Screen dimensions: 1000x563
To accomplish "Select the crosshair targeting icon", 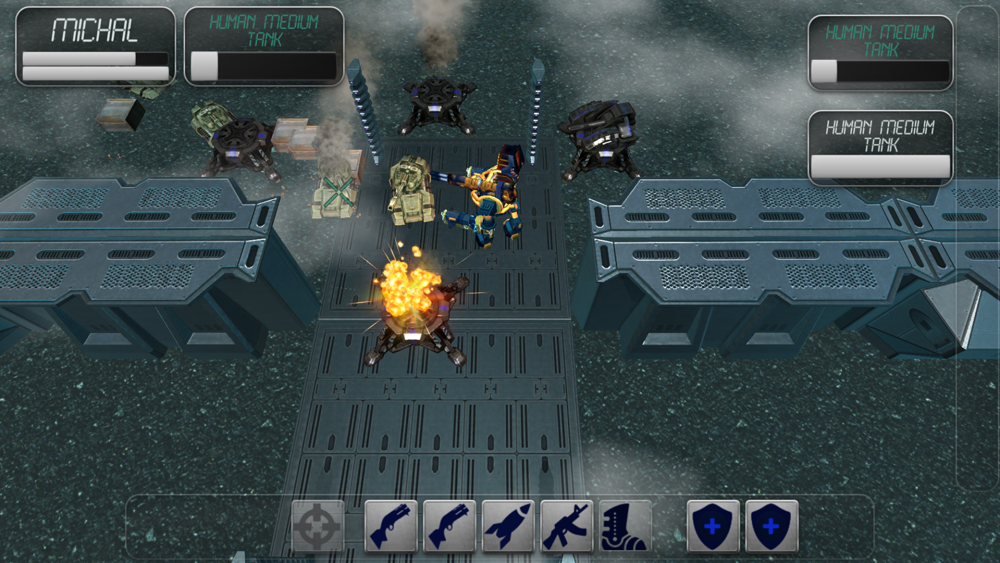I will click(x=318, y=526).
